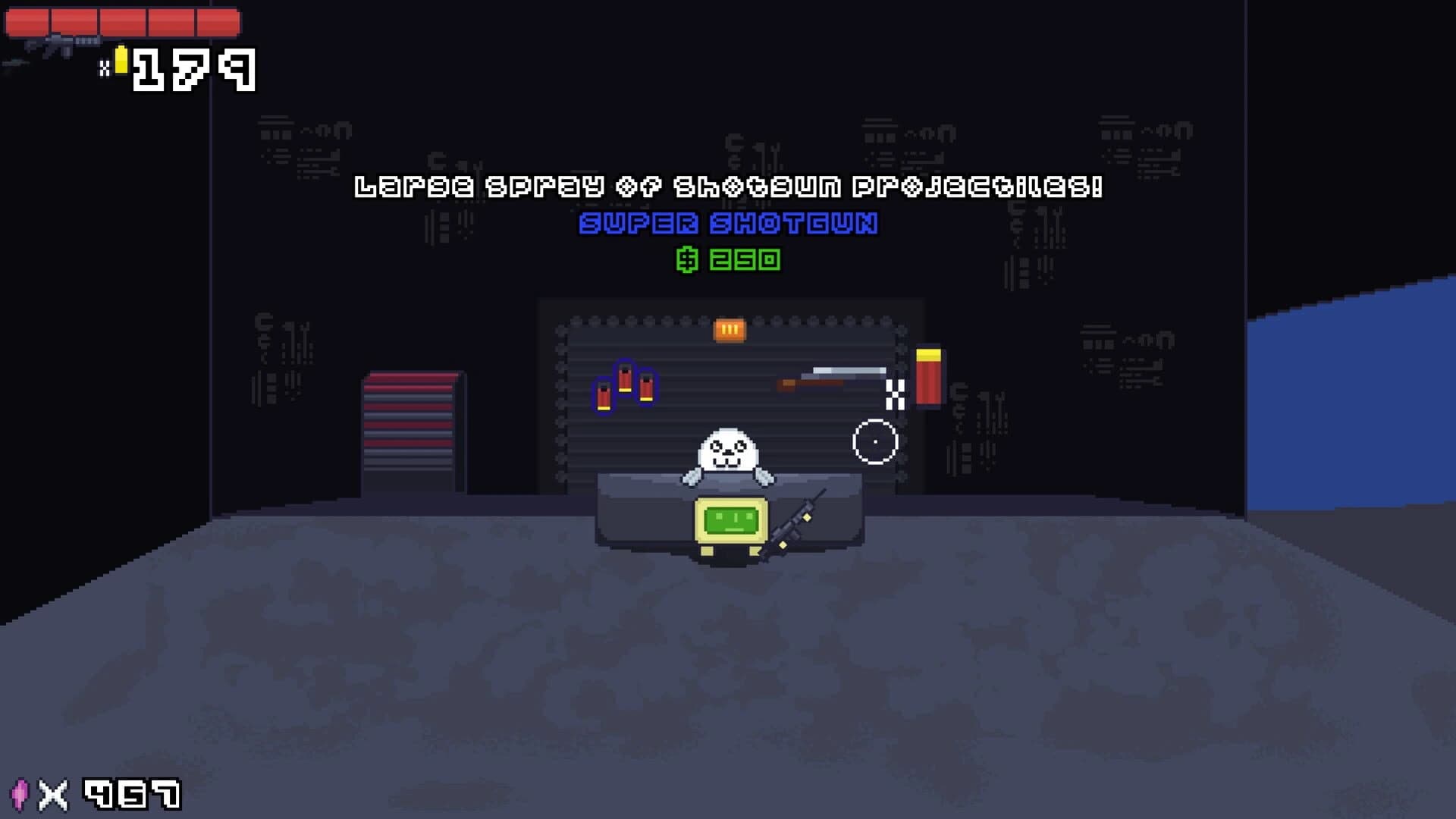
Task: Click the pink fish currency icon bottom left
Action: [x=20, y=793]
